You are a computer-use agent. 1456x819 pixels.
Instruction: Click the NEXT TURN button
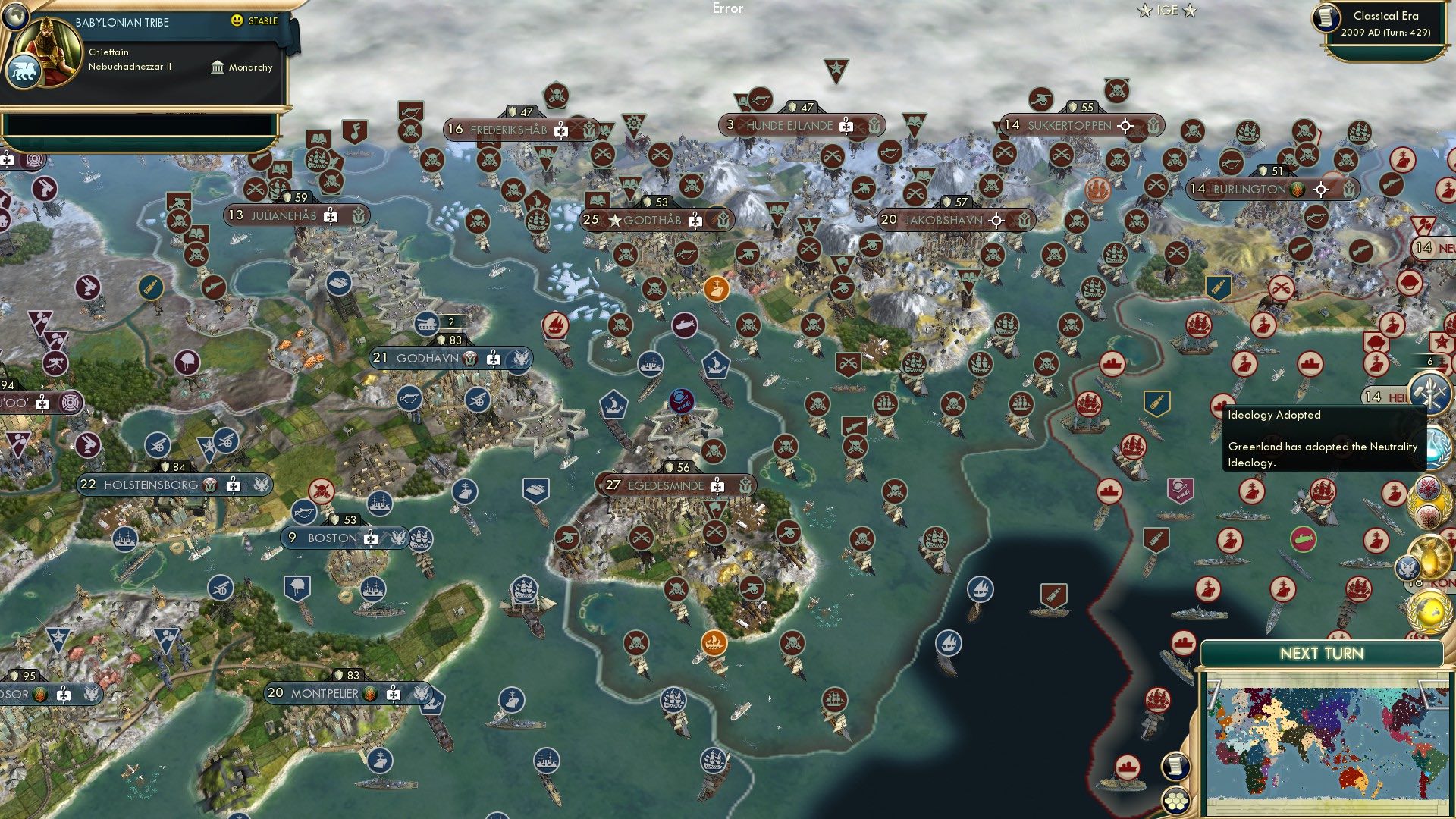[x=1323, y=652]
